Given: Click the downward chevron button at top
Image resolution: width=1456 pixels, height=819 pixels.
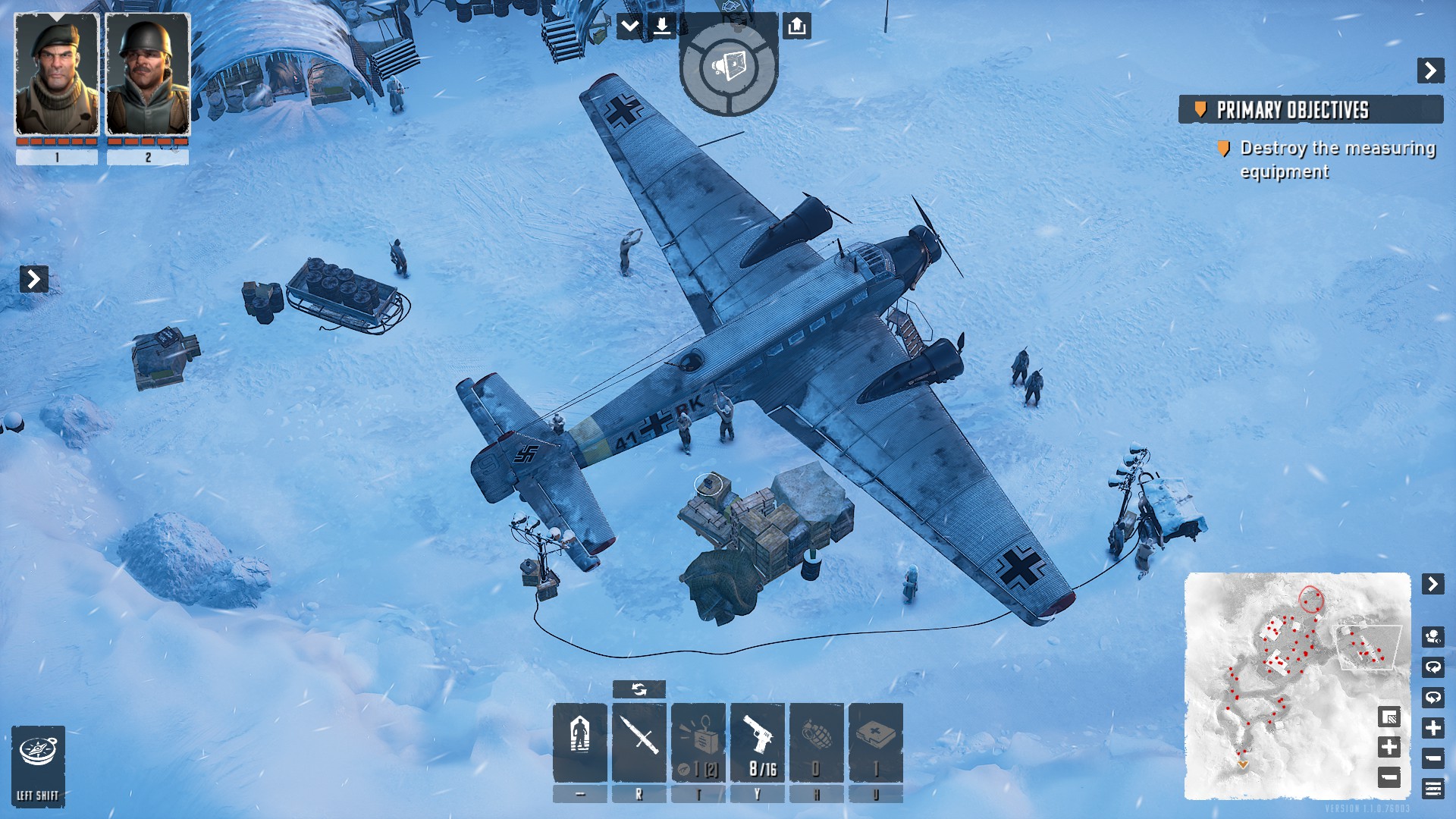Looking at the screenshot, I should click(630, 27).
